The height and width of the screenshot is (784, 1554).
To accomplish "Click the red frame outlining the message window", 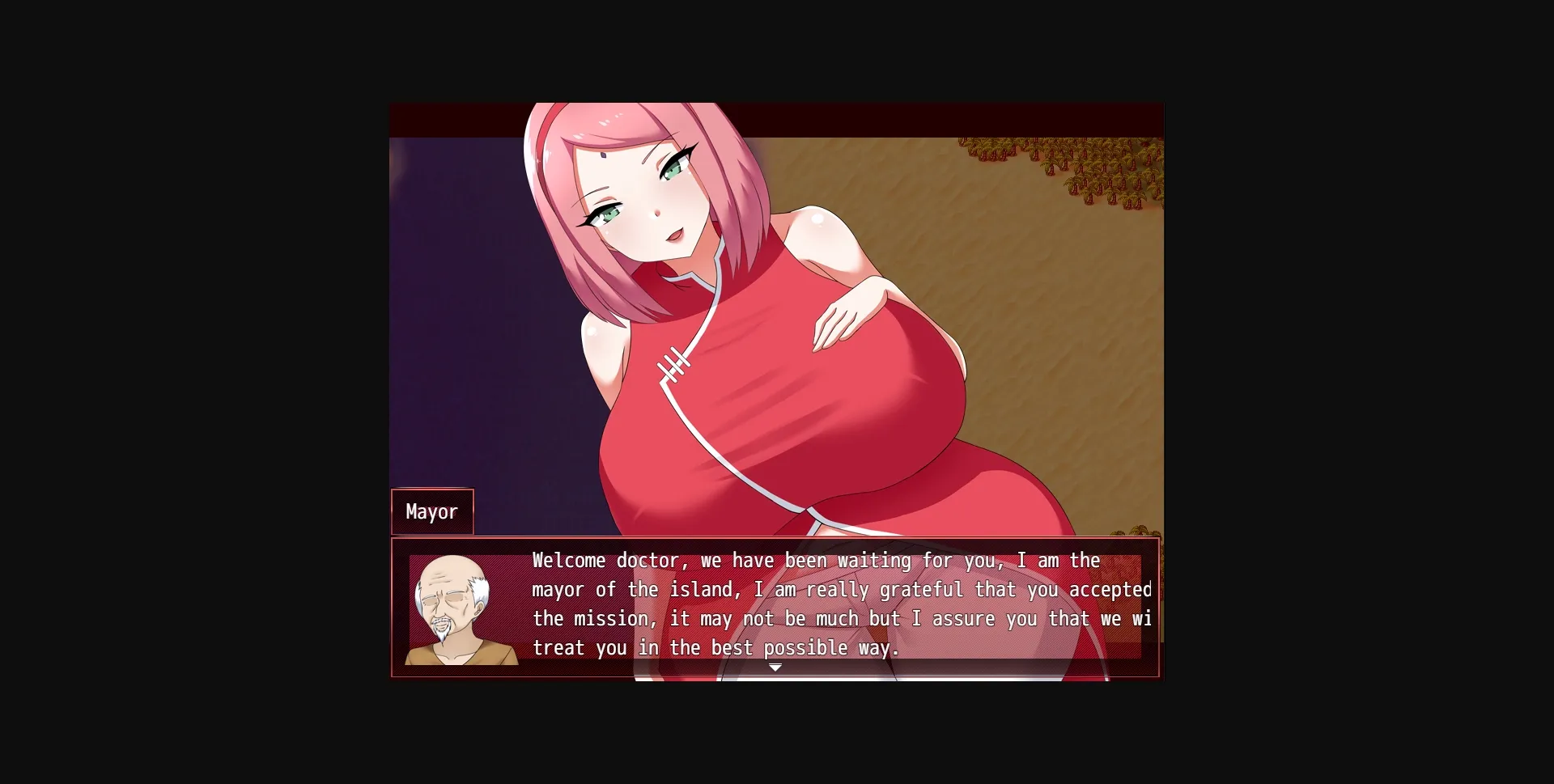I will click(393, 607).
